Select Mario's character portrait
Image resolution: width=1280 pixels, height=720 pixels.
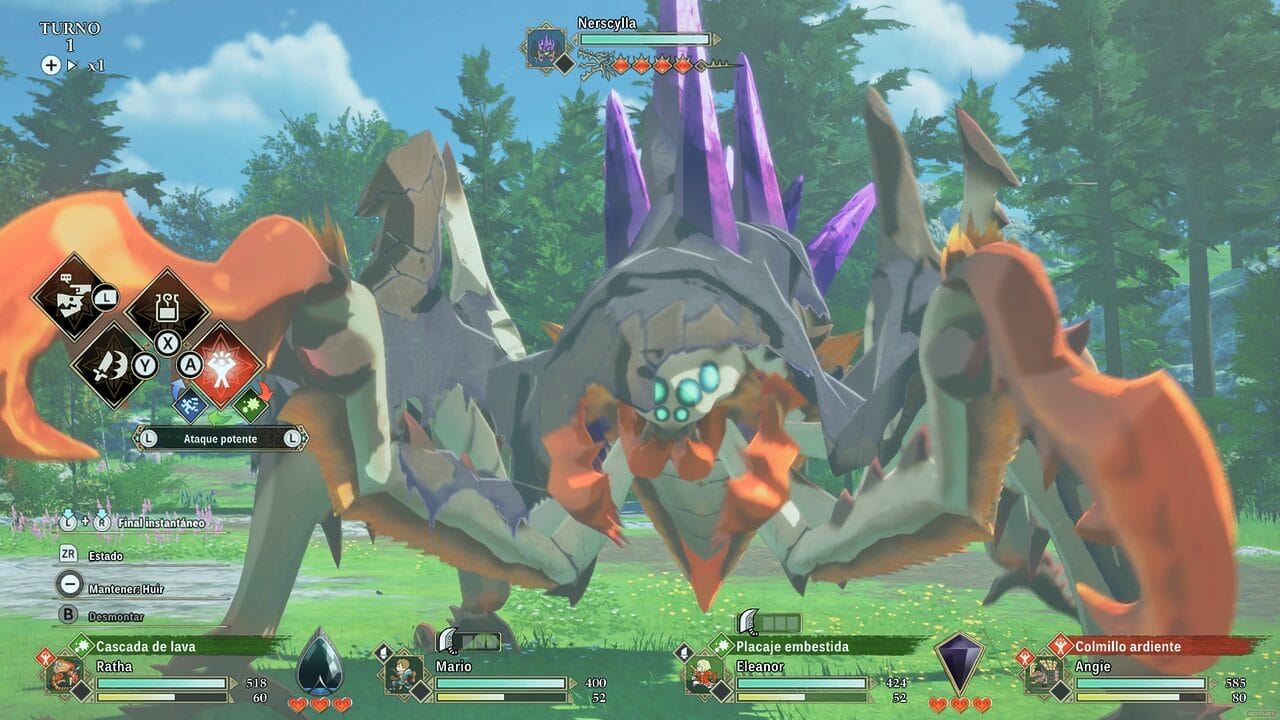[x=403, y=673]
